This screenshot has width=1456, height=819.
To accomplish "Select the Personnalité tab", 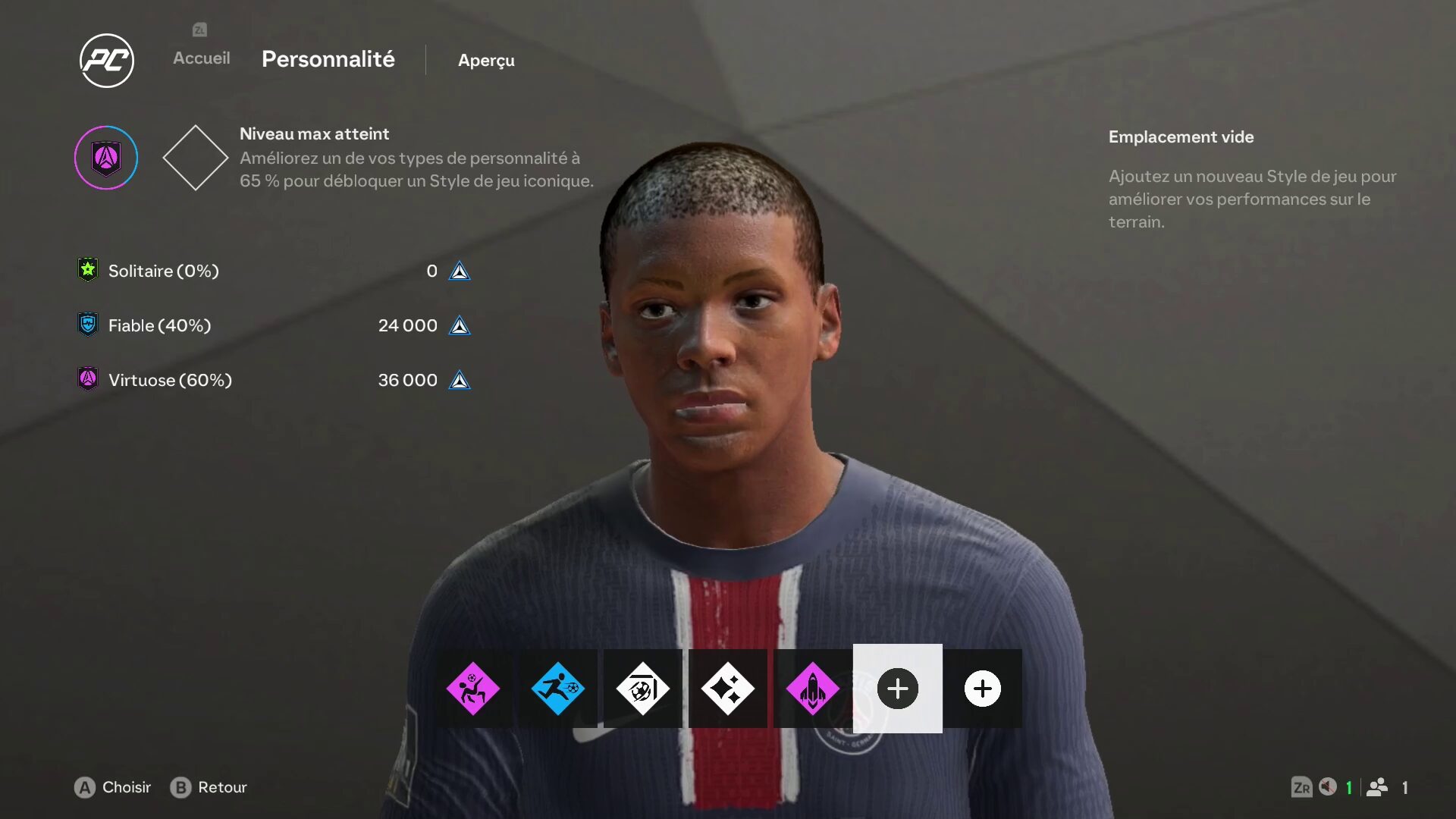I will 328,59.
